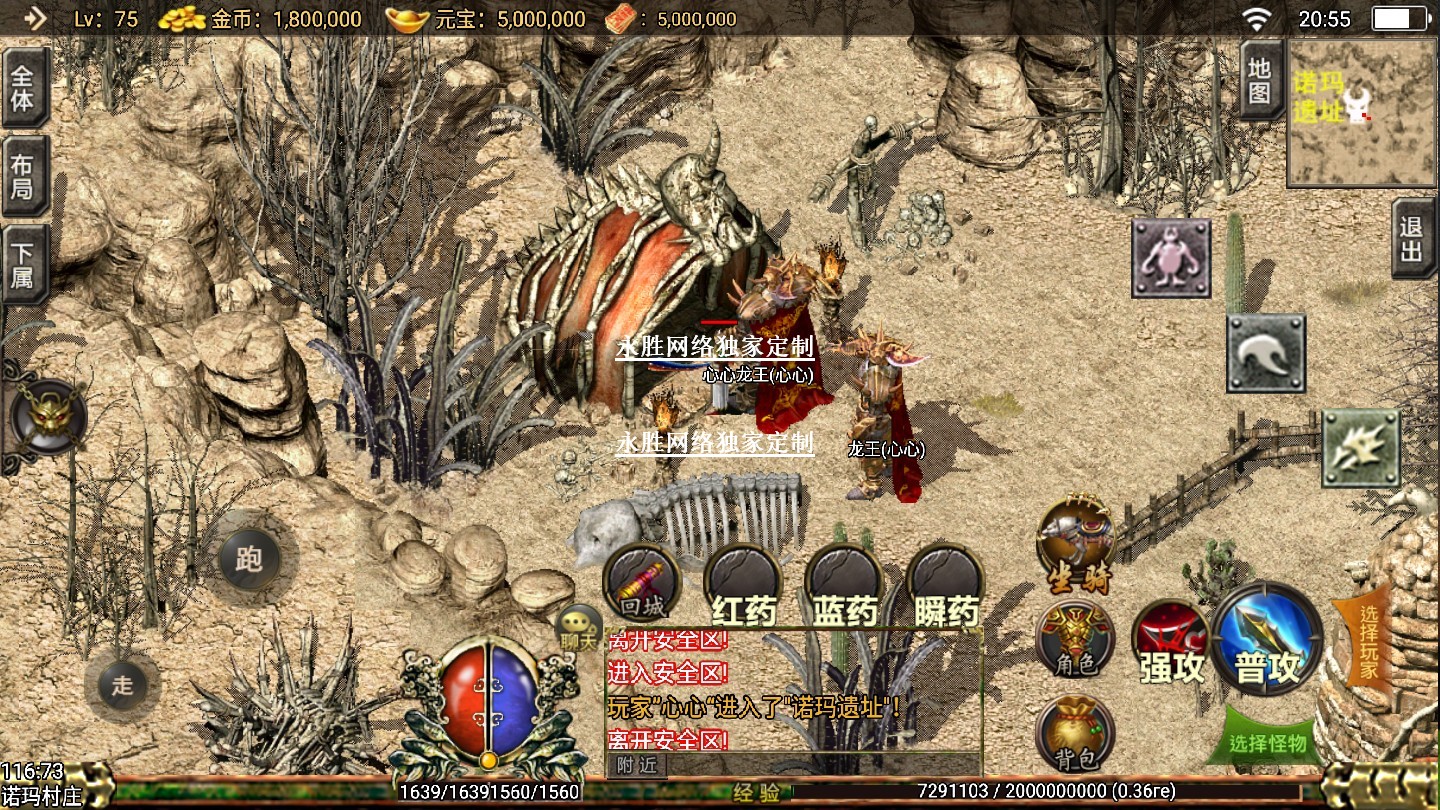1440x810 pixels.
Task: Tap the 退出 exit button
Action: click(1414, 238)
